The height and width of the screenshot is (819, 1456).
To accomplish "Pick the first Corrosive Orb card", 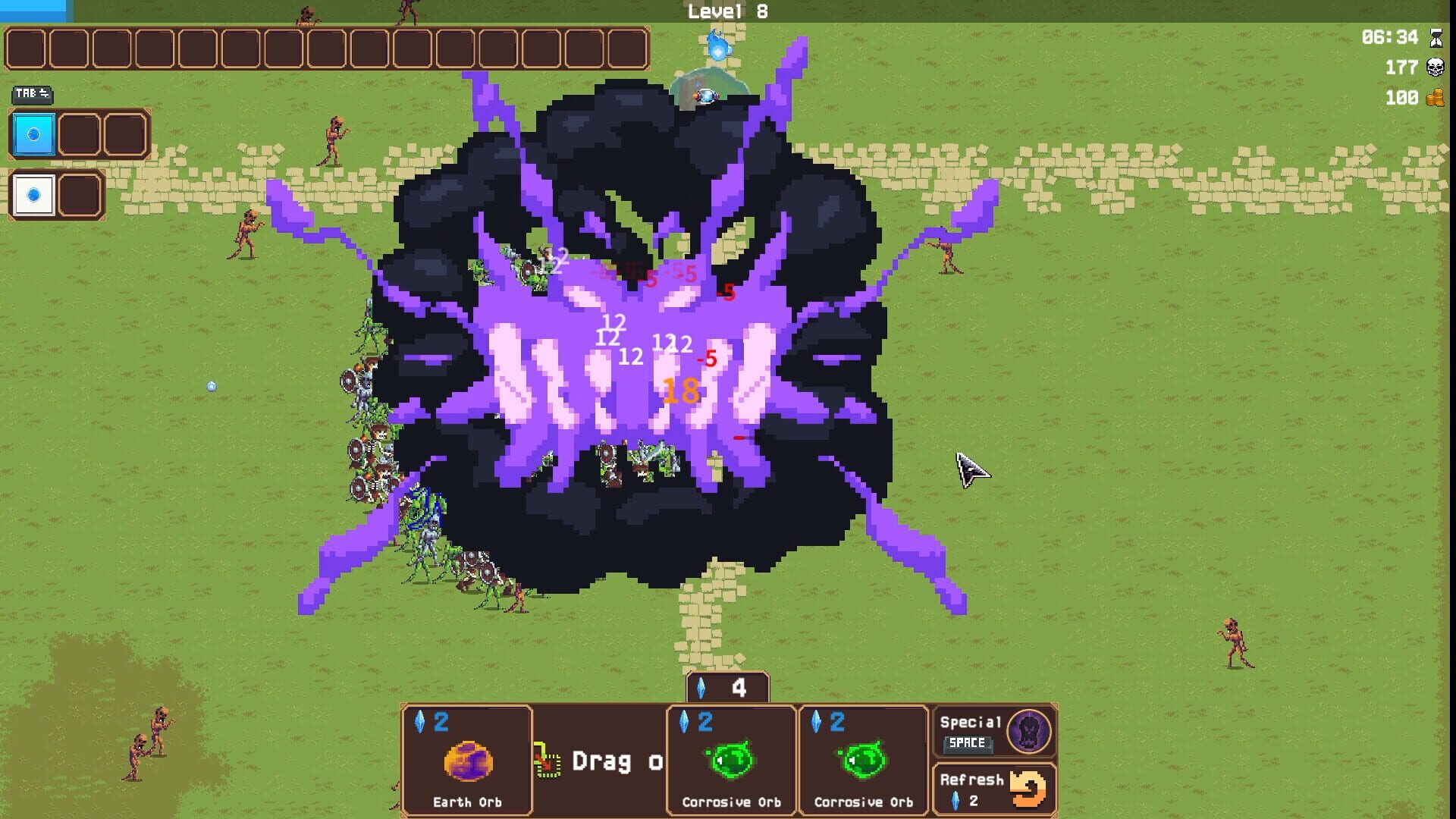I will click(730, 758).
